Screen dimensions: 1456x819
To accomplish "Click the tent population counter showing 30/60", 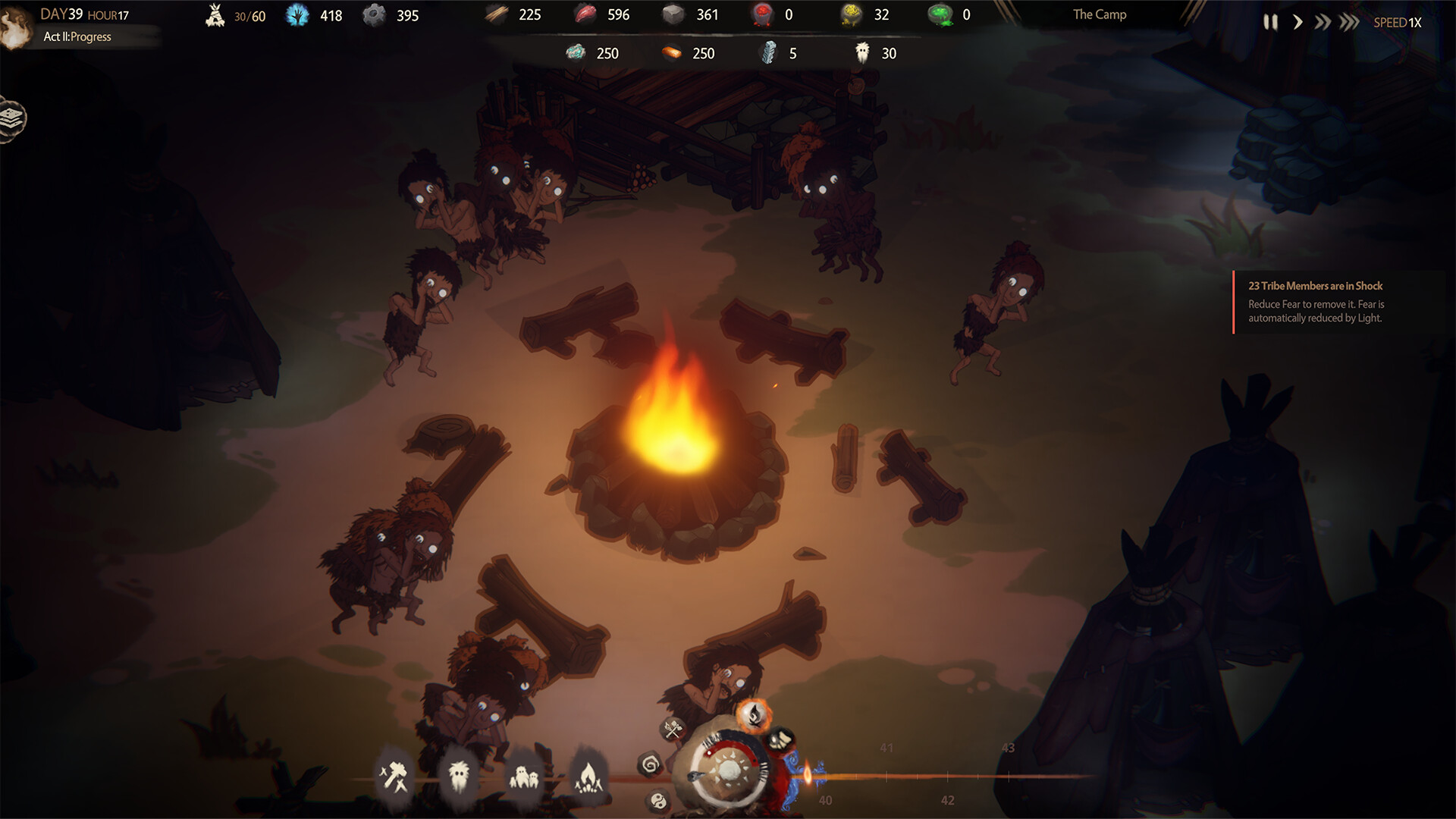I will click(x=231, y=14).
